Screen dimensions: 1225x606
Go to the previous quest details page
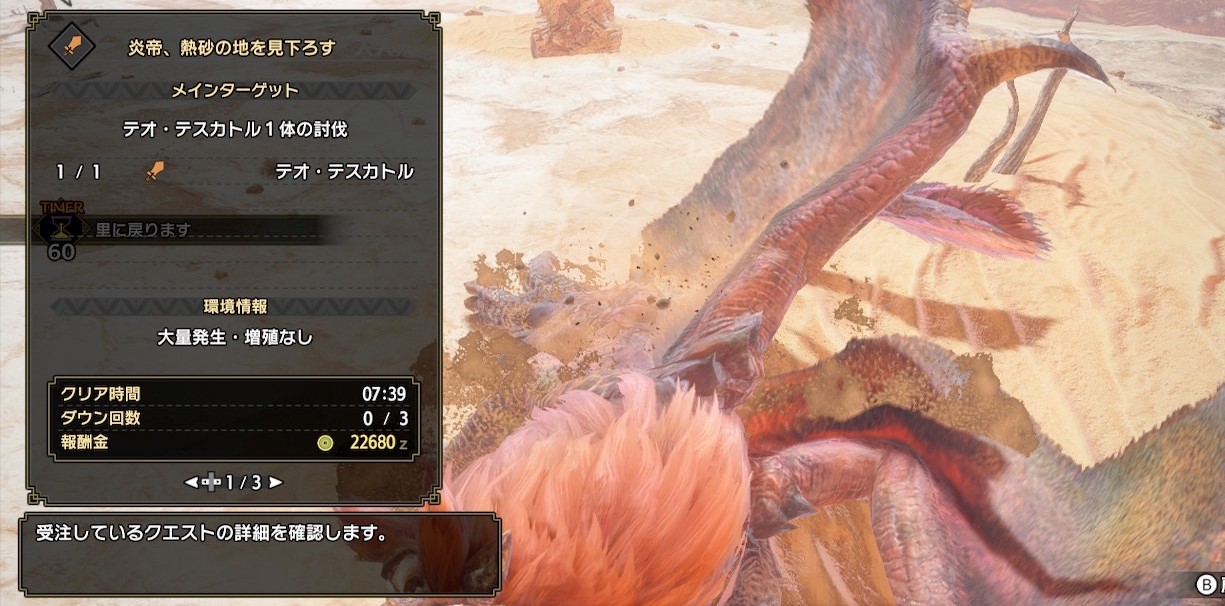(191, 482)
